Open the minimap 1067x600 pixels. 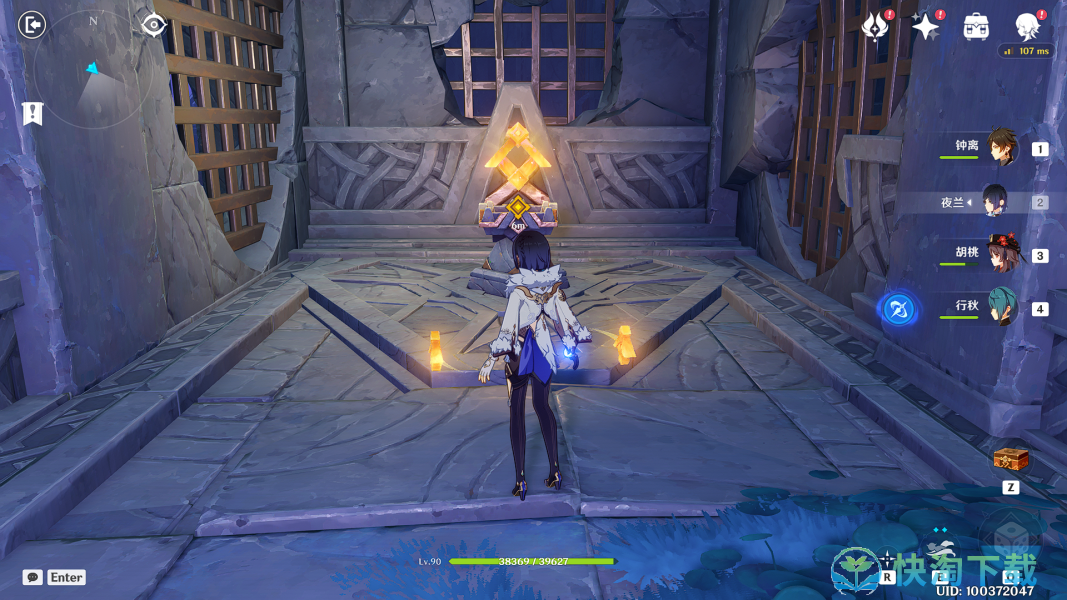tap(92, 68)
